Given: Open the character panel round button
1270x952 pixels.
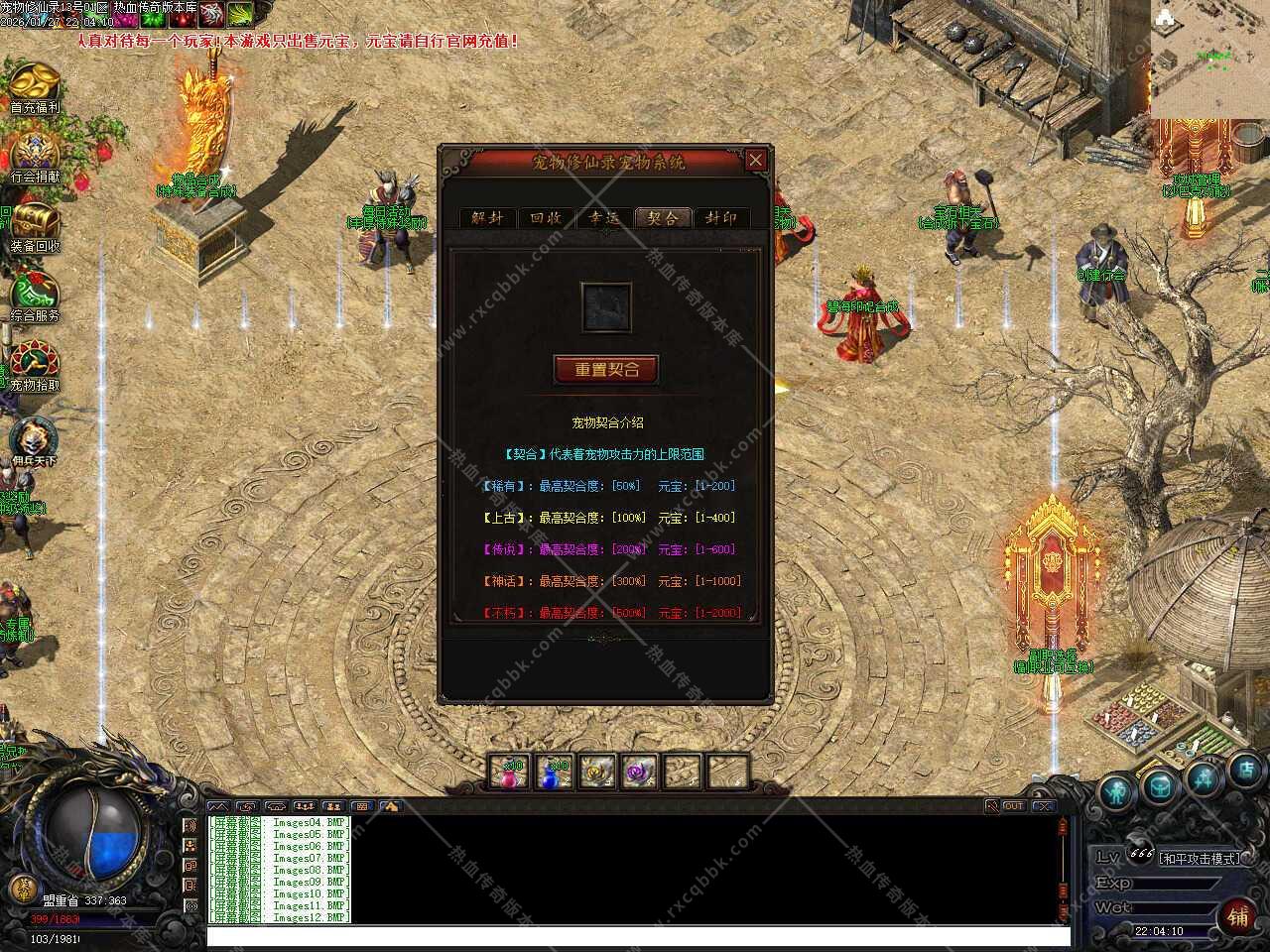Looking at the screenshot, I should click(1117, 793).
